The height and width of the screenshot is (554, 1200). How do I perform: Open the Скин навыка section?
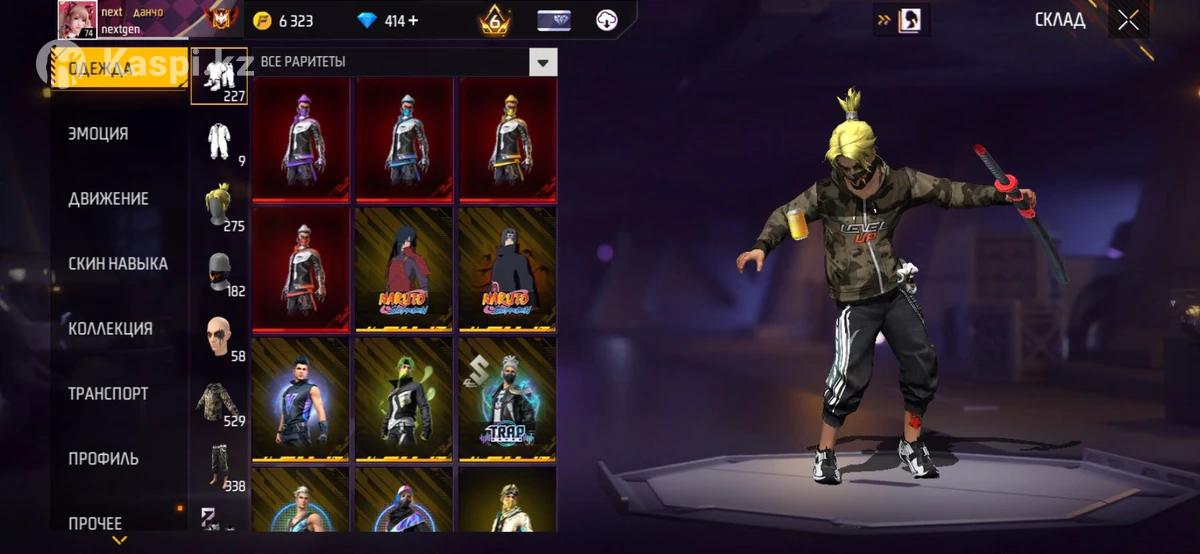click(117, 264)
